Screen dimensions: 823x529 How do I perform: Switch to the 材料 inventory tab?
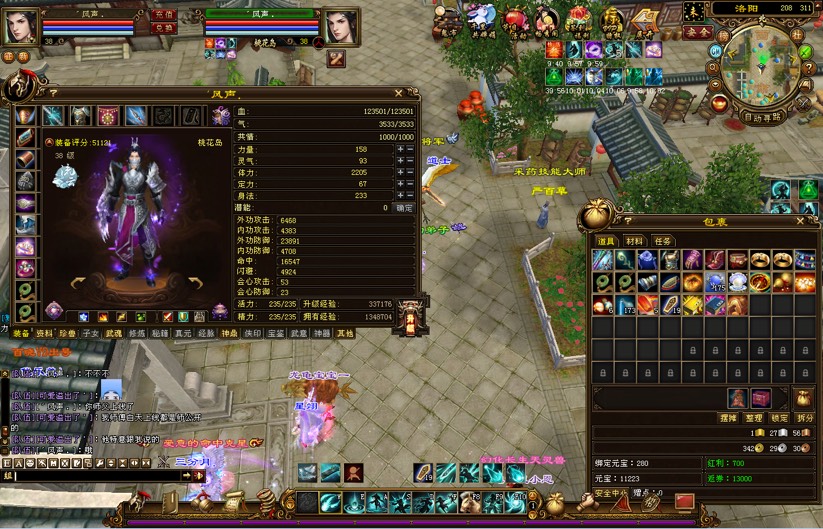[634, 241]
